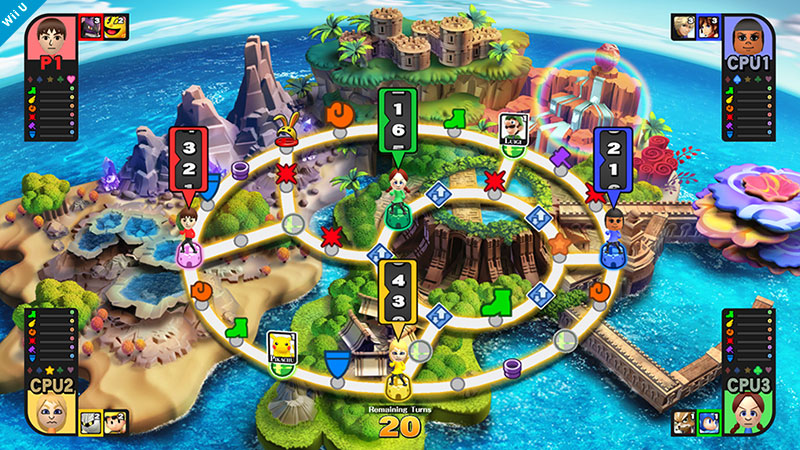The image size is (800, 450).
Task: Pick the Pikachu fighter card on the board
Action: click(281, 346)
